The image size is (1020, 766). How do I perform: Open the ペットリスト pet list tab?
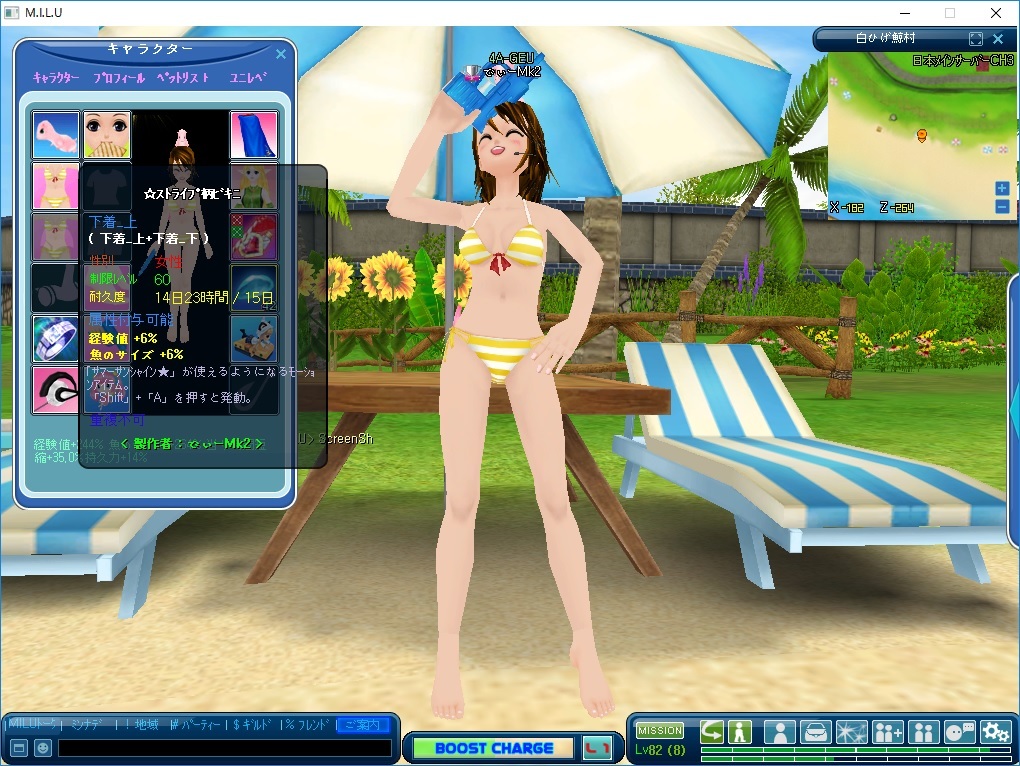[183, 78]
